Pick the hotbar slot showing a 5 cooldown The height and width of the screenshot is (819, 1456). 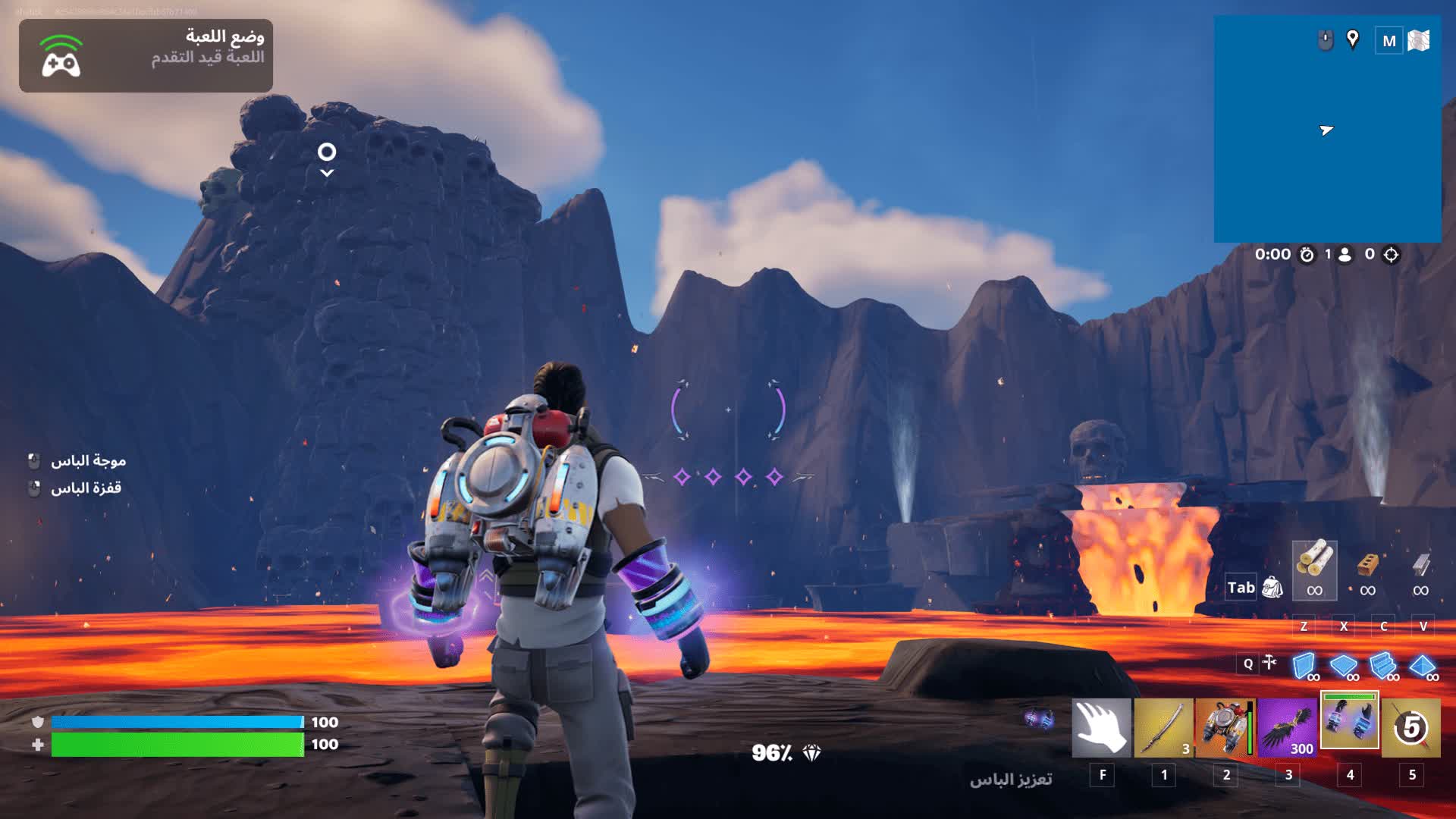(x=1410, y=728)
